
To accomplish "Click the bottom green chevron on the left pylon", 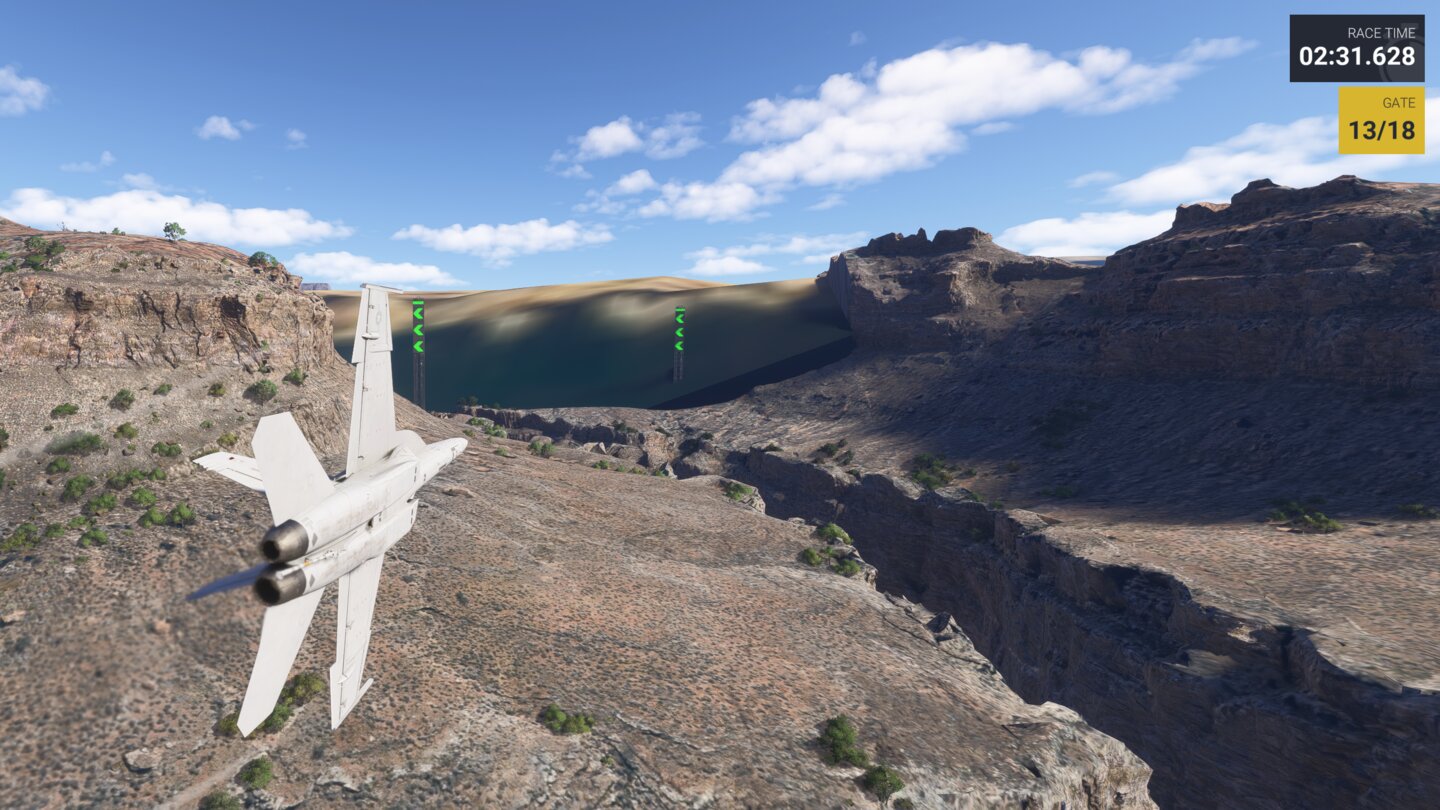I will (418, 346).
